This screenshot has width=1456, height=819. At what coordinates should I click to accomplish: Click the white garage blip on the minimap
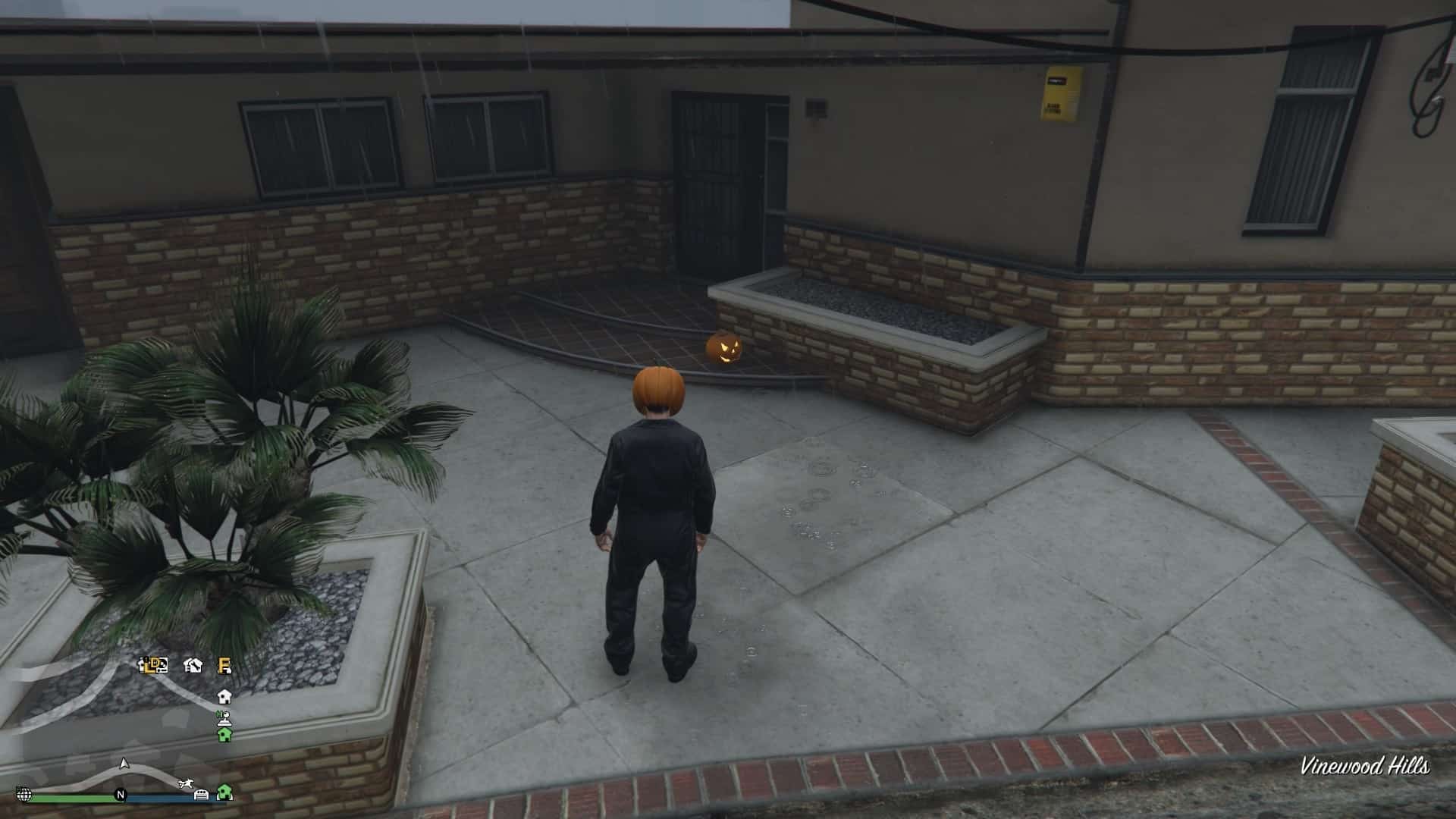(202, 794)
